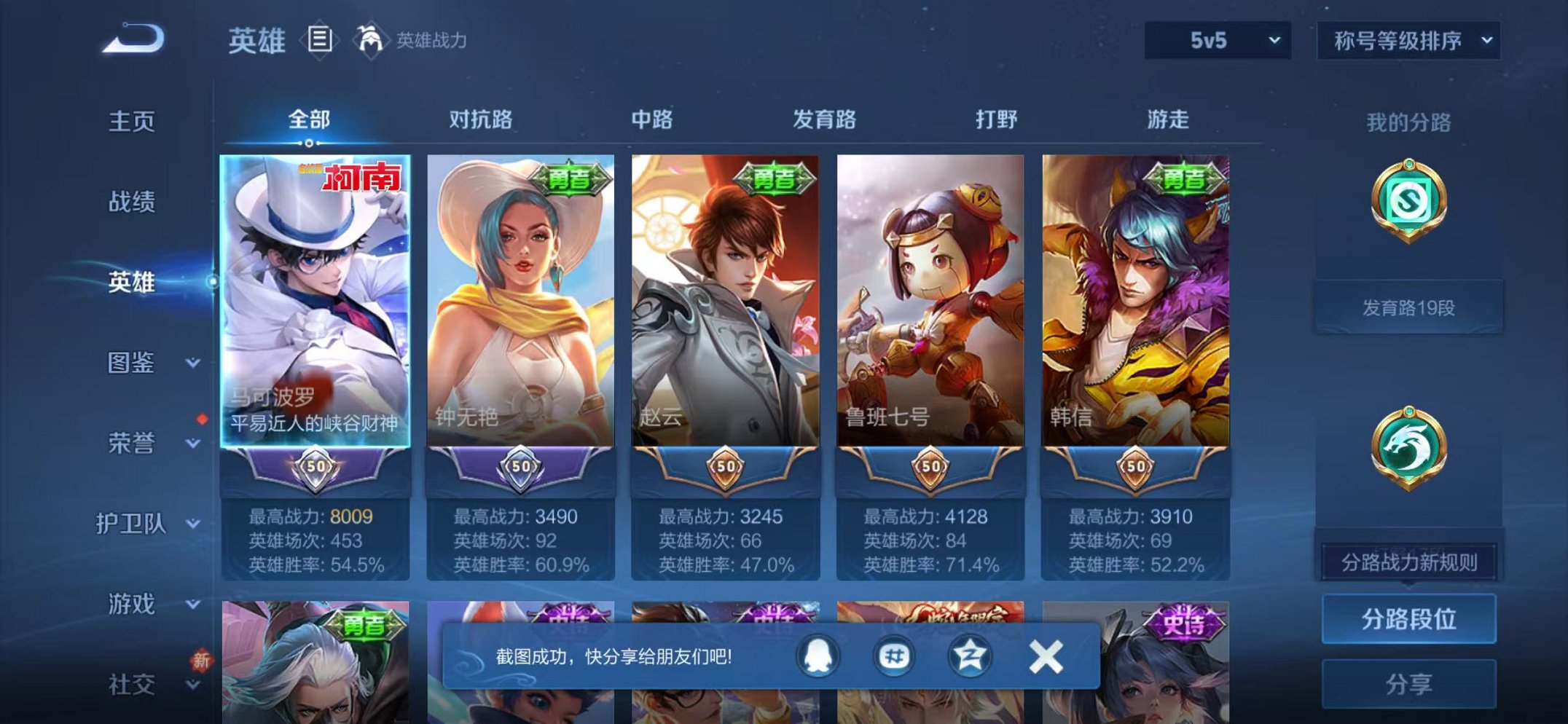Click the 发育路19段 rank progress bar

(x=1410, y=307)
